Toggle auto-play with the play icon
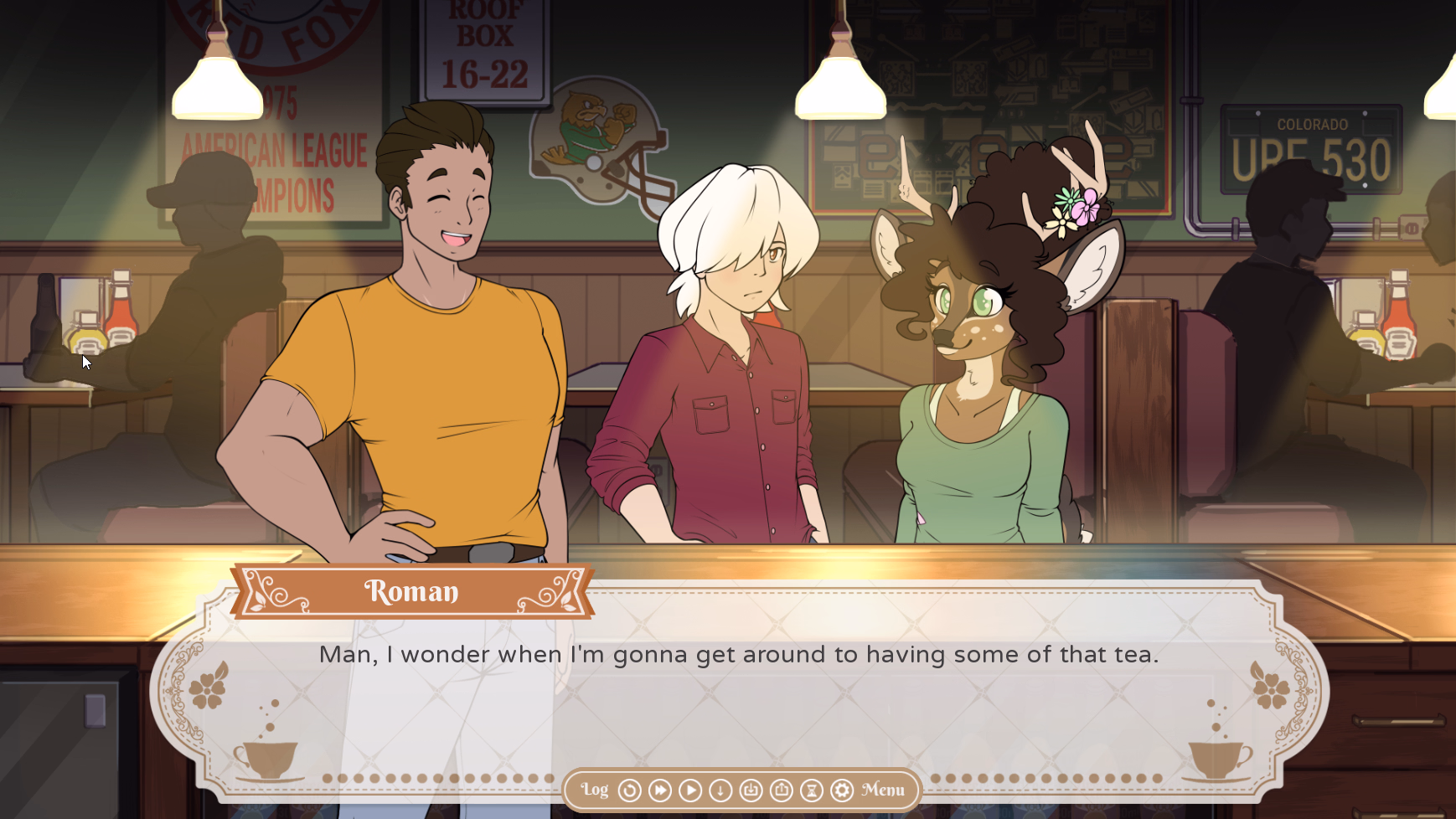The height and width of the screenshot is (819, 1456). [x=690, y=791]
